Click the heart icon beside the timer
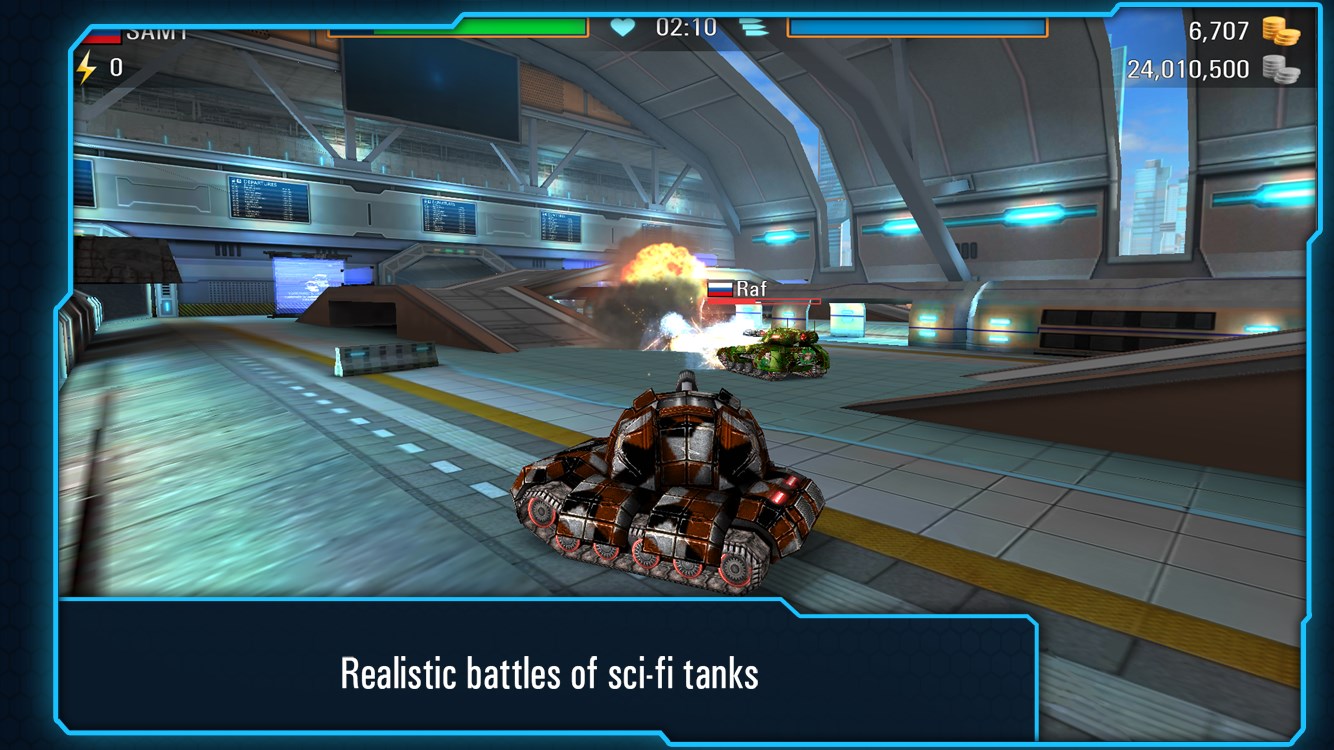This screenshot has width=1334, height=750. [x=622, y=27]
